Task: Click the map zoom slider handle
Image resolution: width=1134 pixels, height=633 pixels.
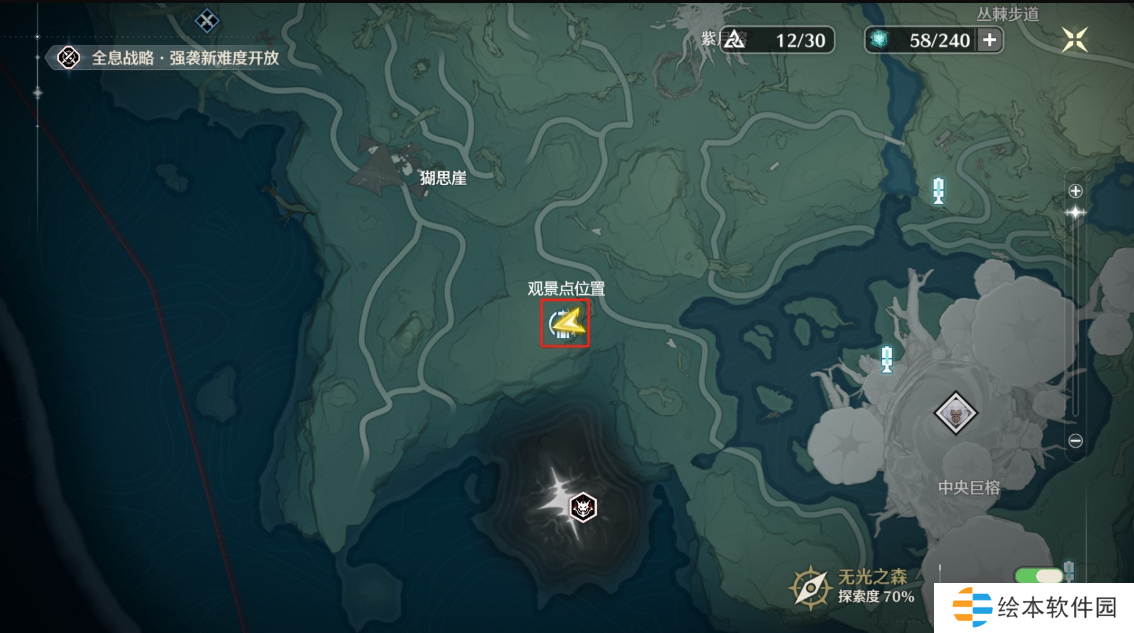Action: click(1076, 213)
